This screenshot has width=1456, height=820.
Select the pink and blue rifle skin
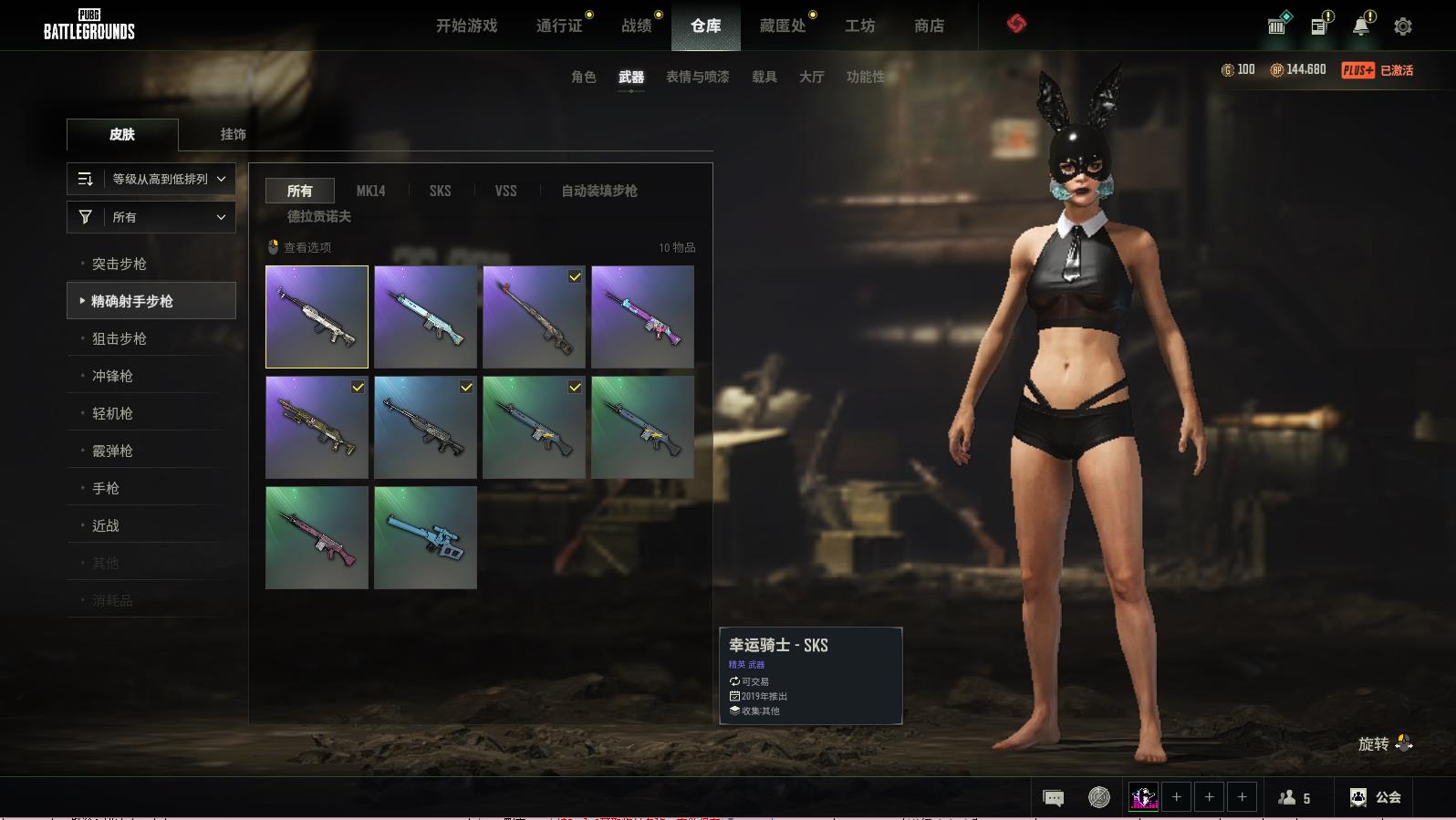tap(642, 317)
